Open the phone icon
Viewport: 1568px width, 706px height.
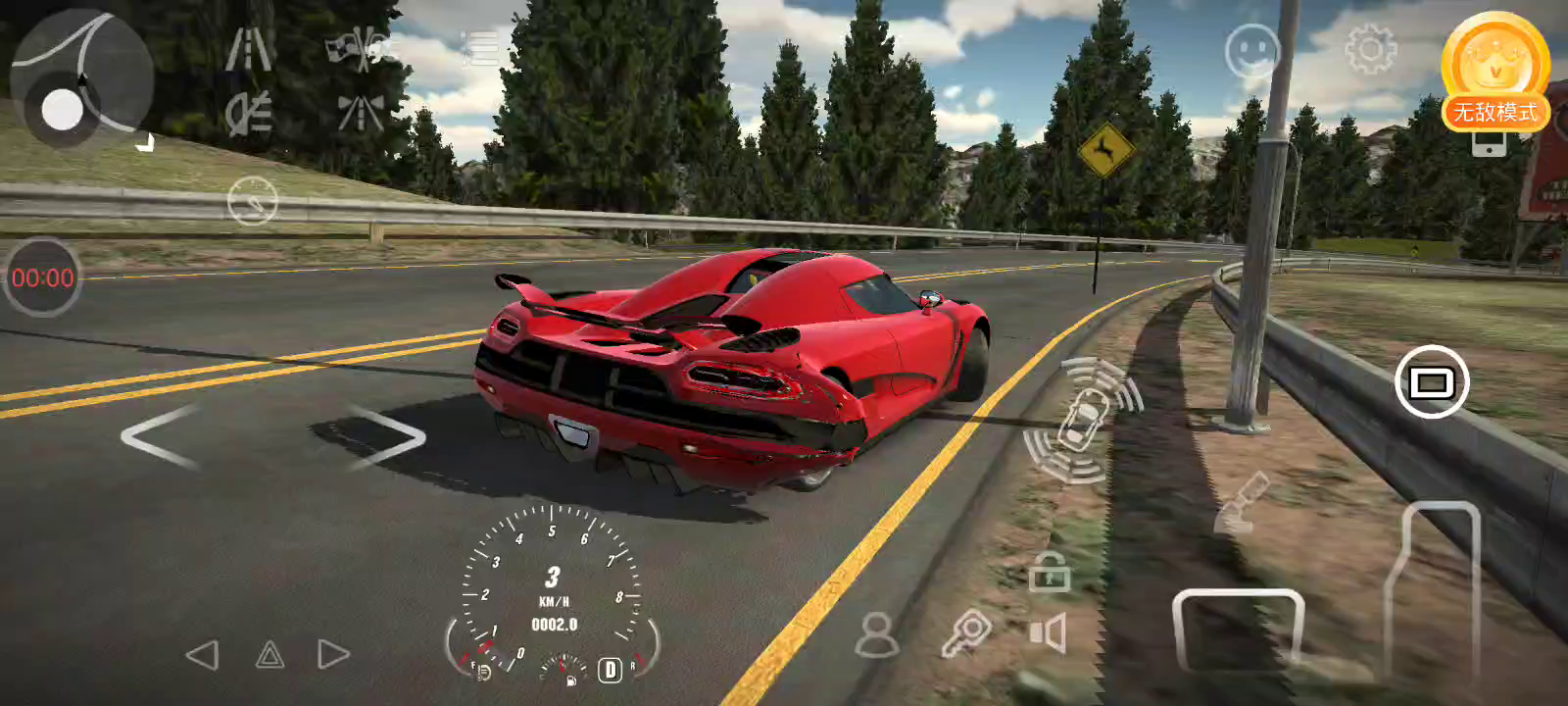pos(1489,144)
